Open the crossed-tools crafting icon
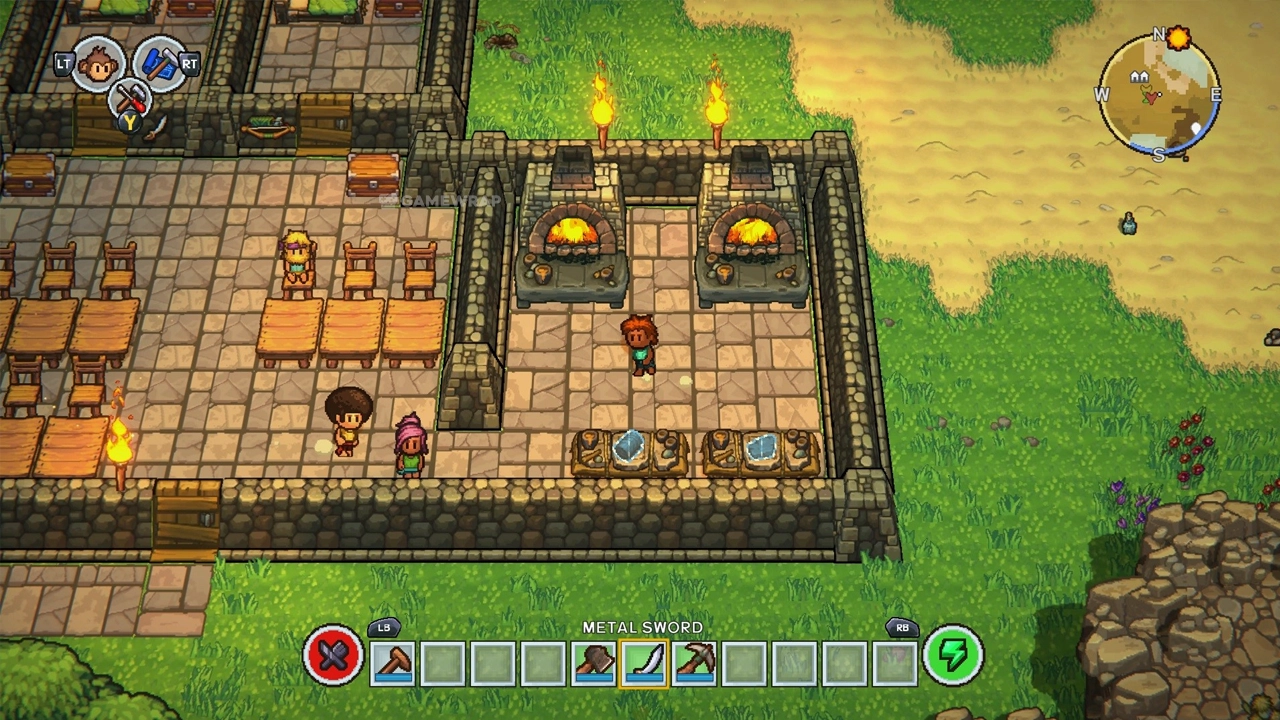The image size is (1280, 720). click(129, 98)
